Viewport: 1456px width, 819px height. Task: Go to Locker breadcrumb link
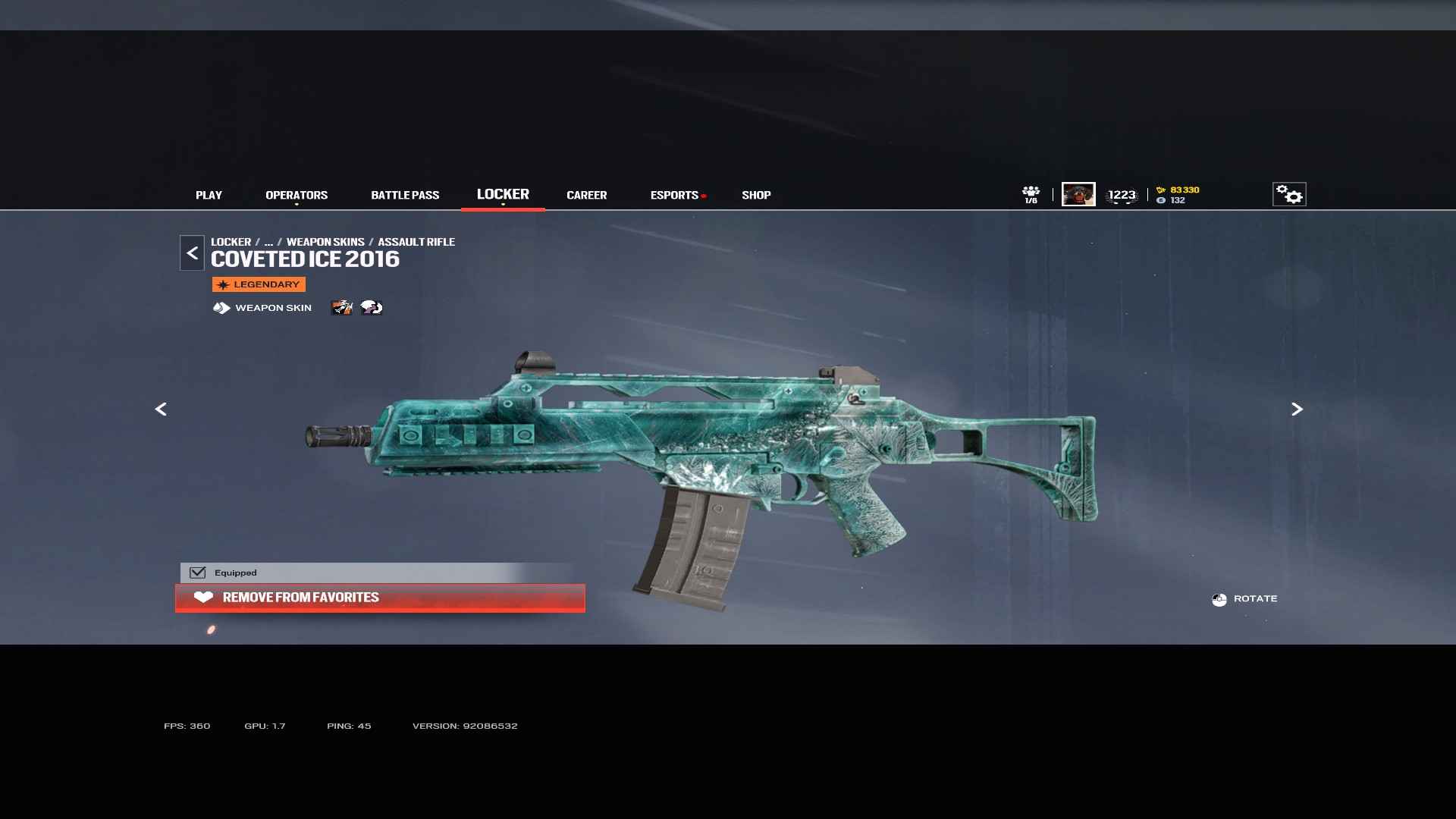231,242
